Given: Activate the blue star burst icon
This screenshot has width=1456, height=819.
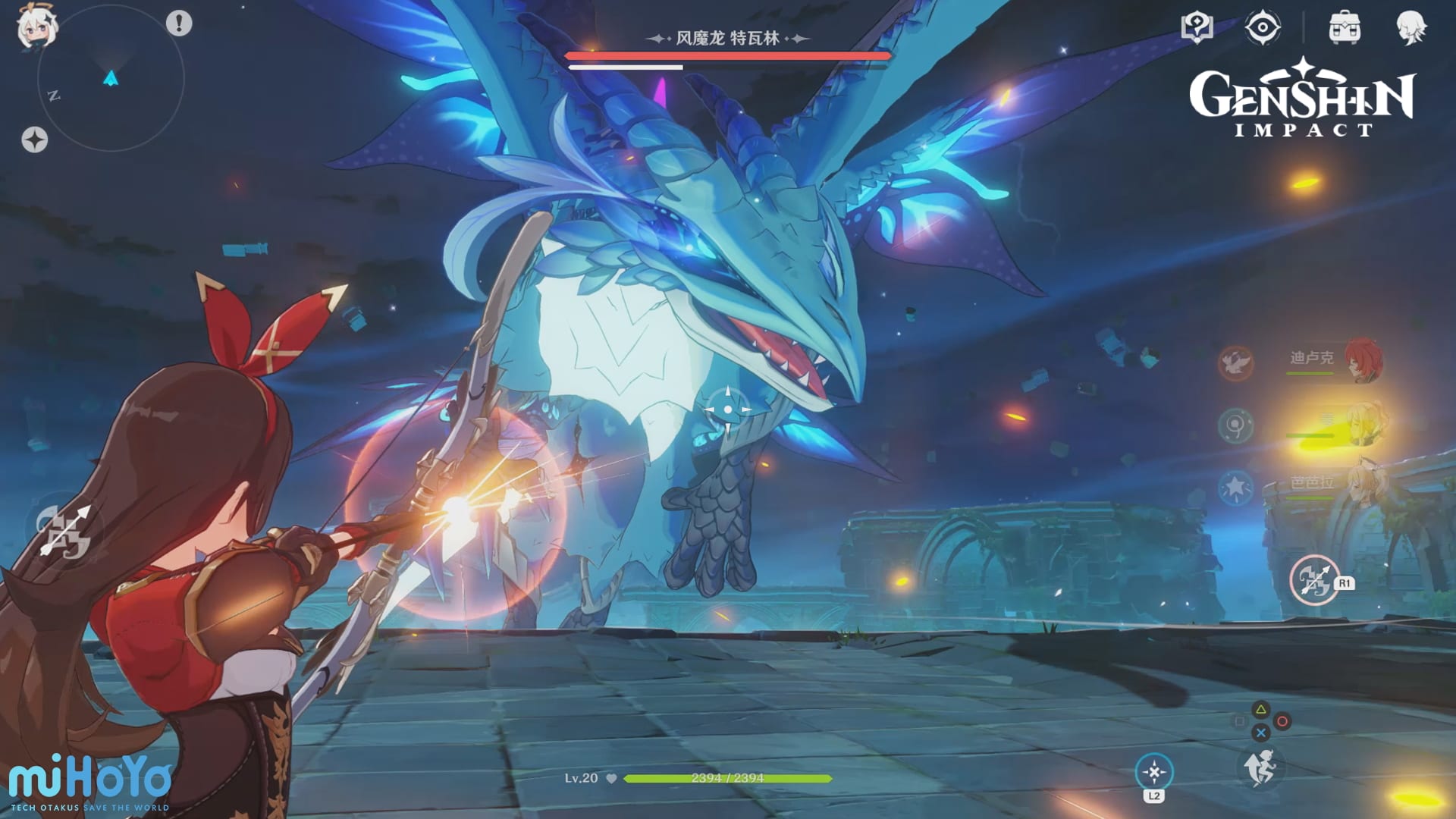Looking at the screenshot, I should (1235, 488).
